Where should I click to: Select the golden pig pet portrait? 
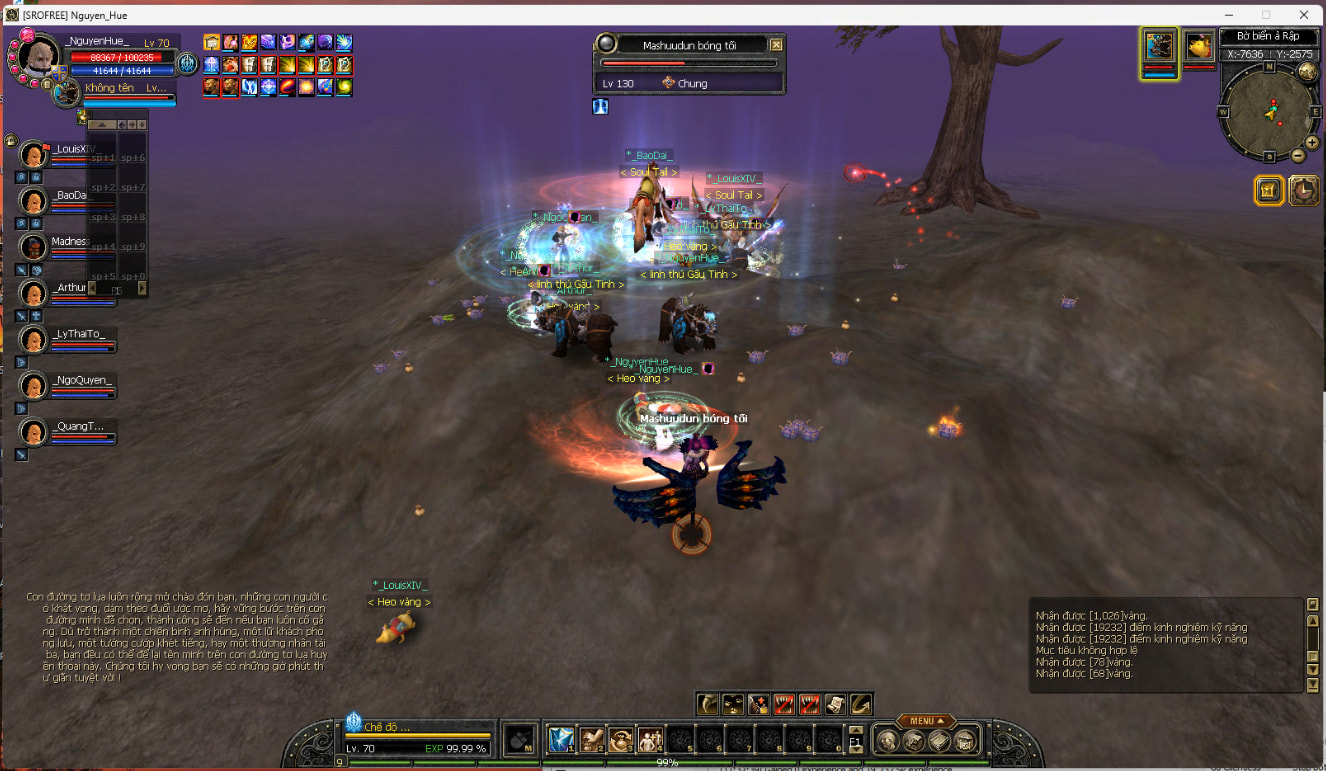pyautogui.click(x=1198, y=47)
